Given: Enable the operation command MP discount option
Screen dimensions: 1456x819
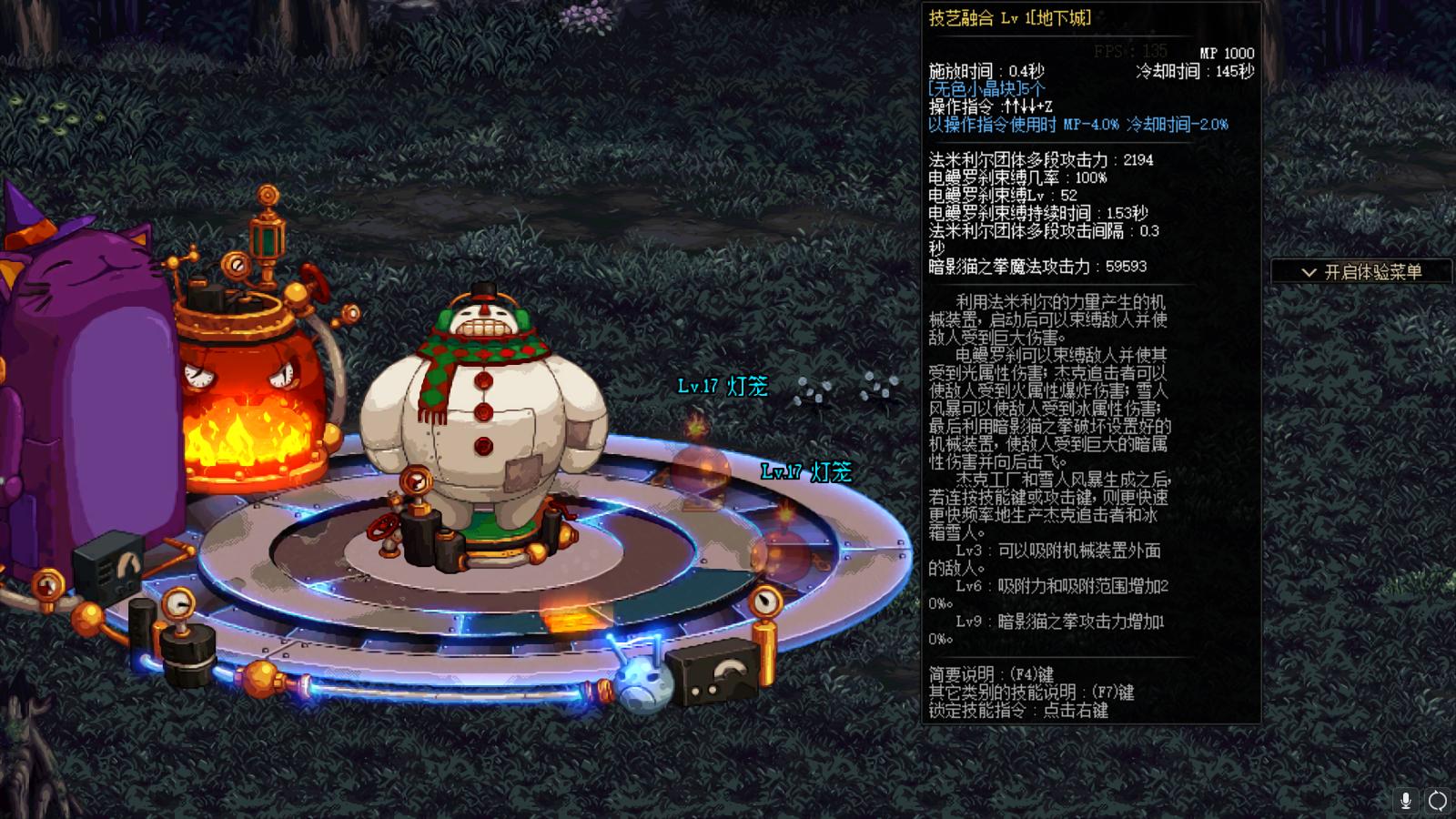Looking at the screenshot, I should (1078, 126).
